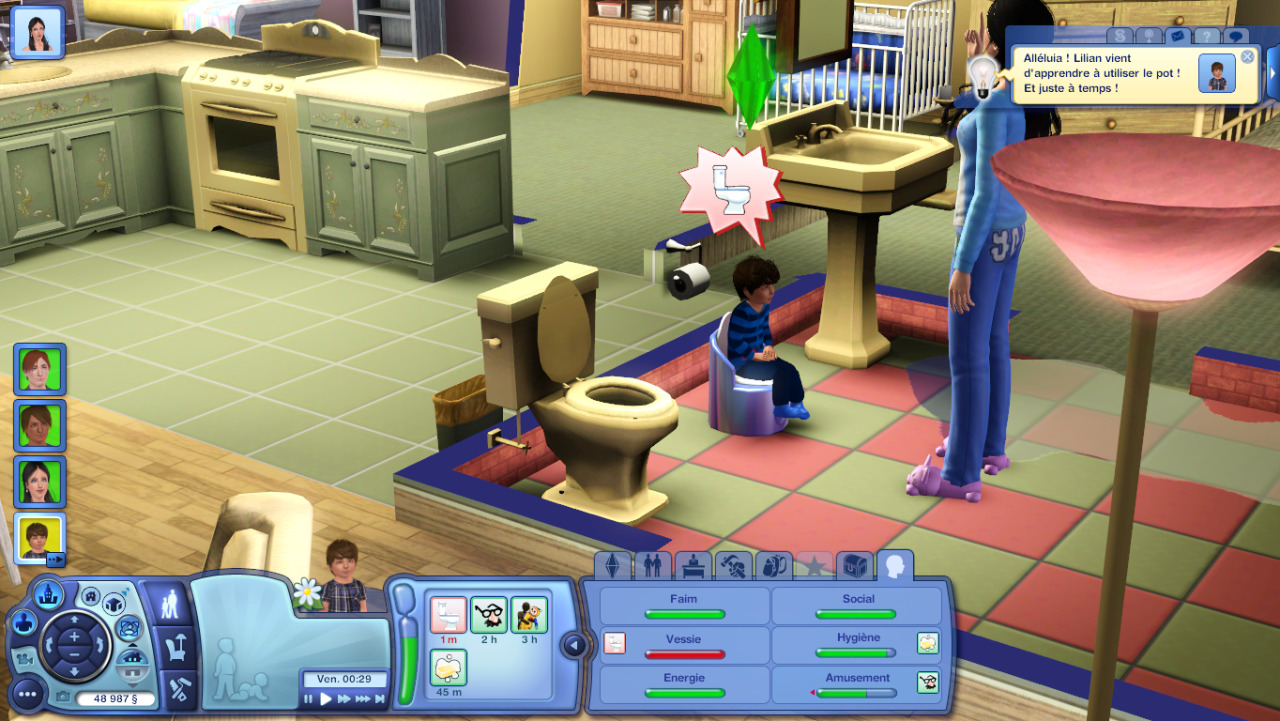Pause the game with the pause control
This screenshot has width=1280, height=721.
309,699
